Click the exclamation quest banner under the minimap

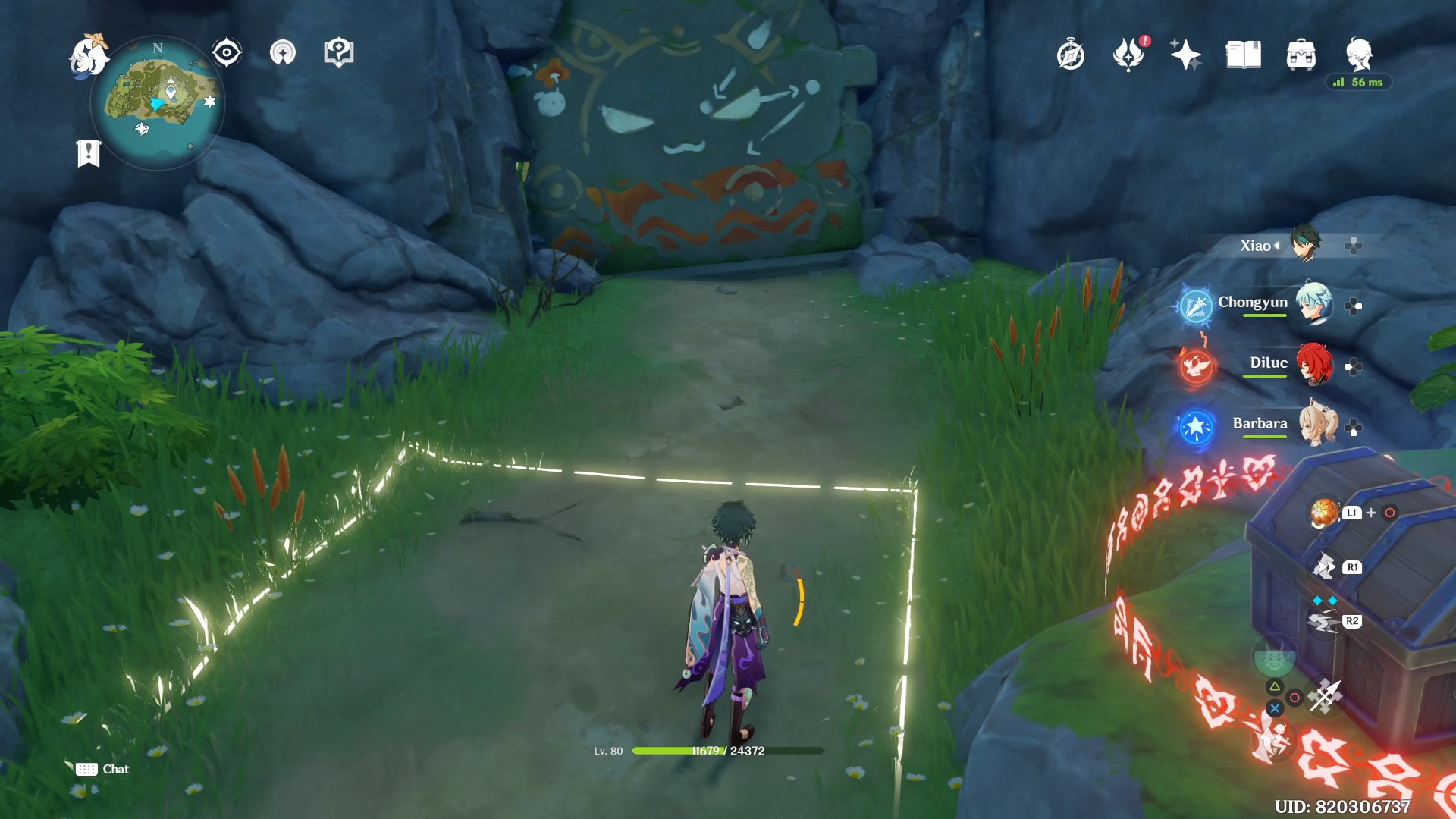(x=89, y=154)
